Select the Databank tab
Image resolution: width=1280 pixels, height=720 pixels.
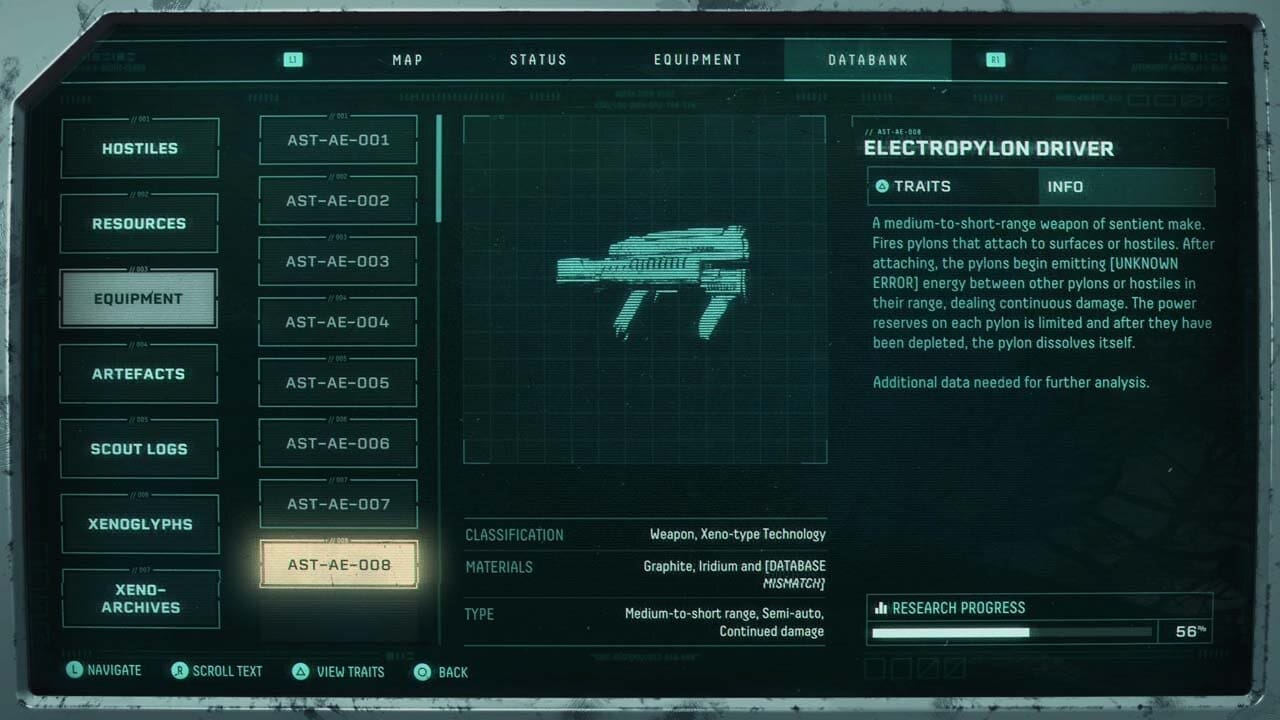pos(868,60)
